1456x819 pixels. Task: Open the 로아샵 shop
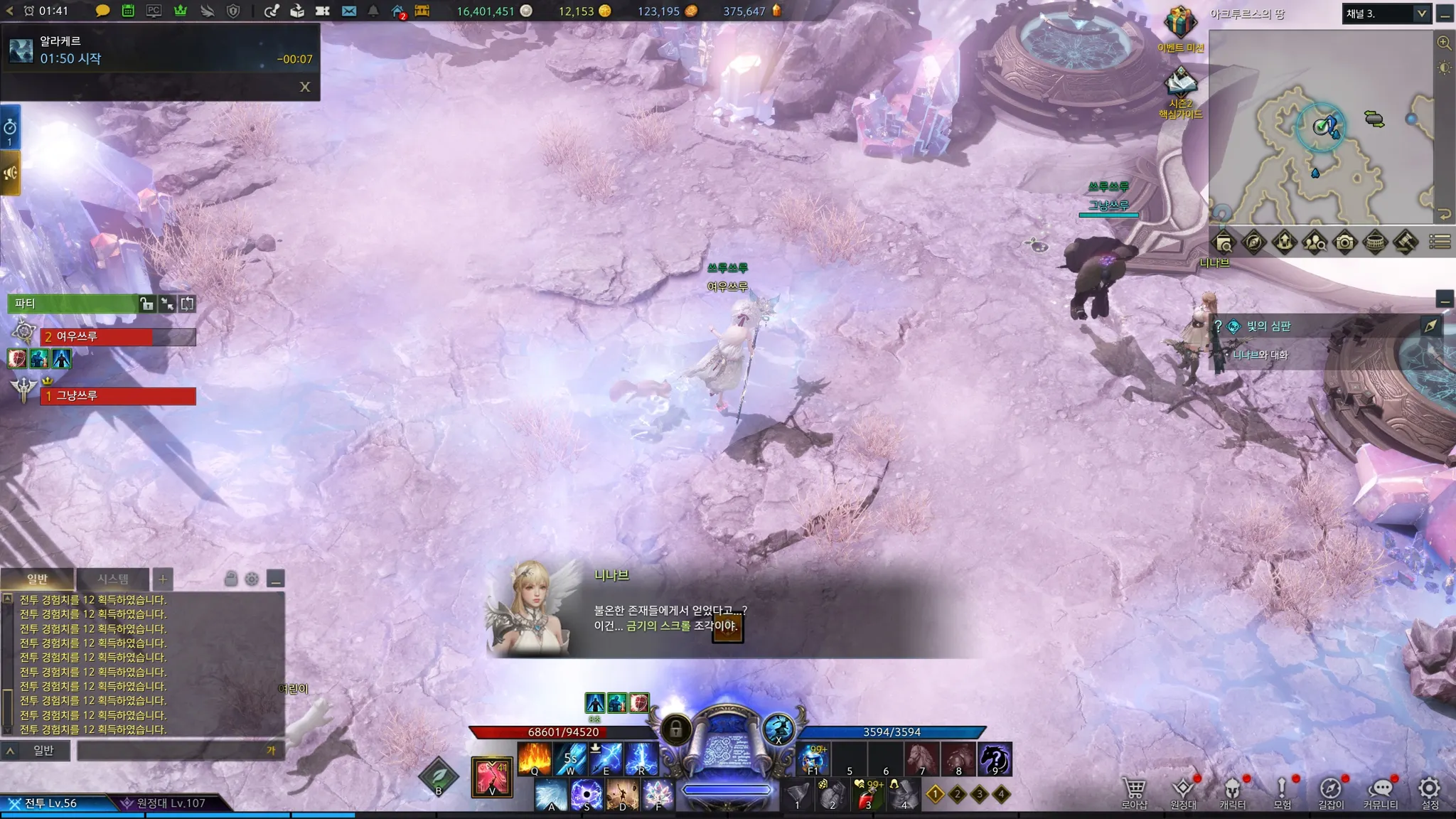(x=1134, y=791)
